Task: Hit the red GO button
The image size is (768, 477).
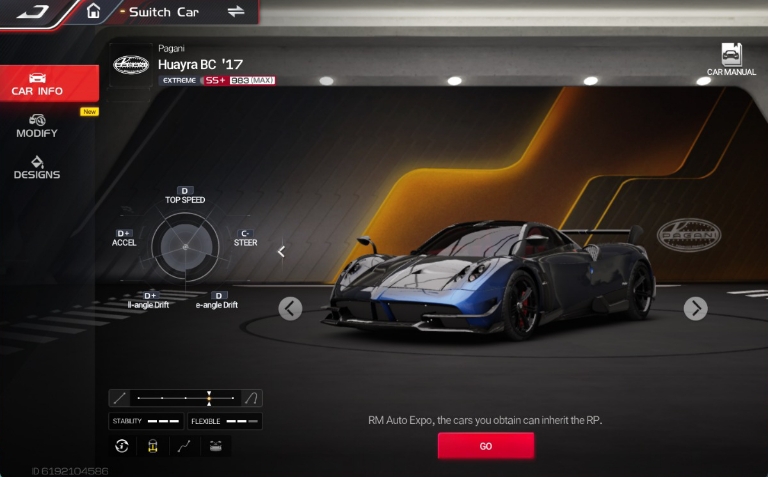Action: click(x=485, y=446)
